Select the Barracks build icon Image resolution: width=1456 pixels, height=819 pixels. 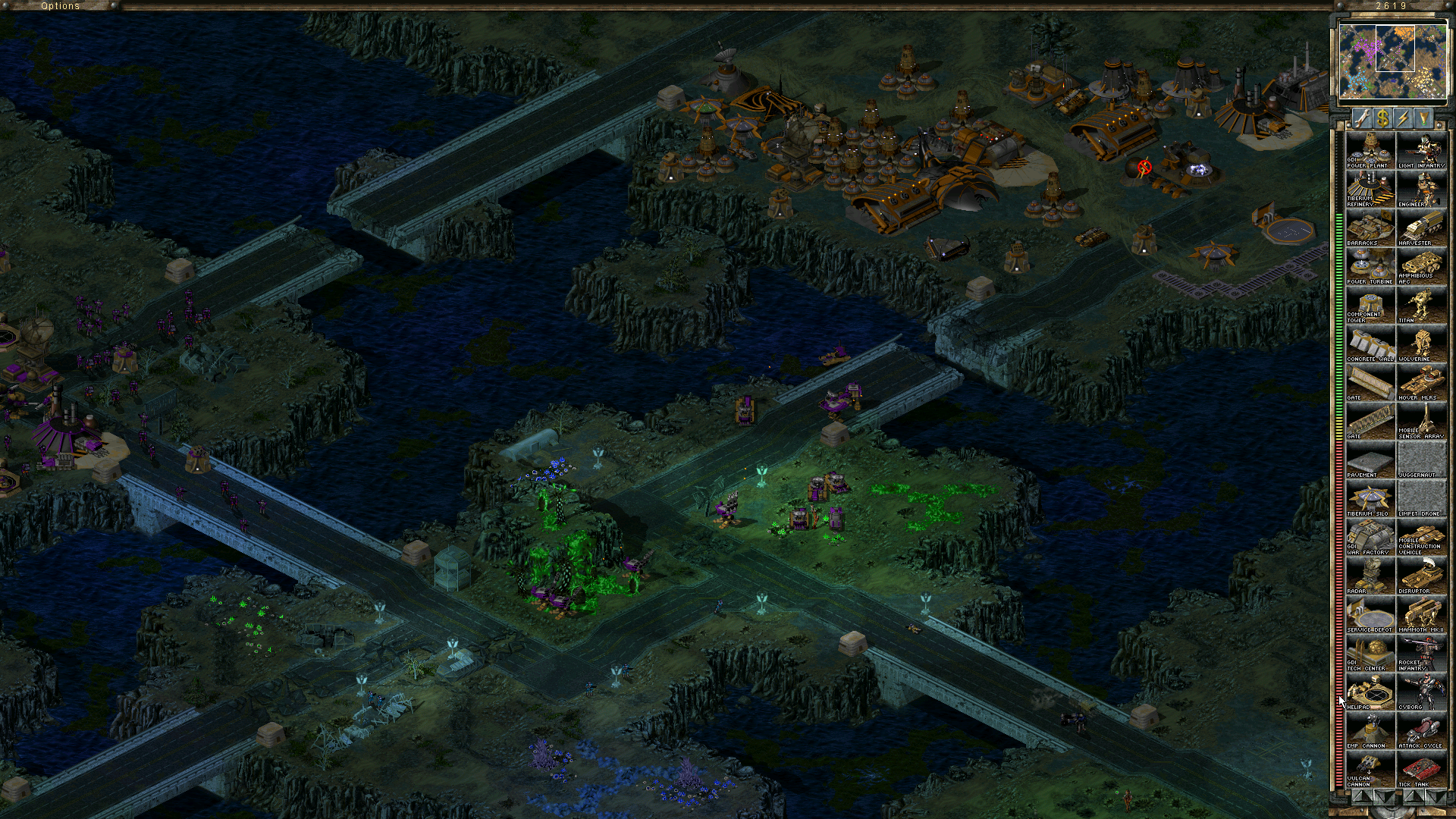[1370, 227]
